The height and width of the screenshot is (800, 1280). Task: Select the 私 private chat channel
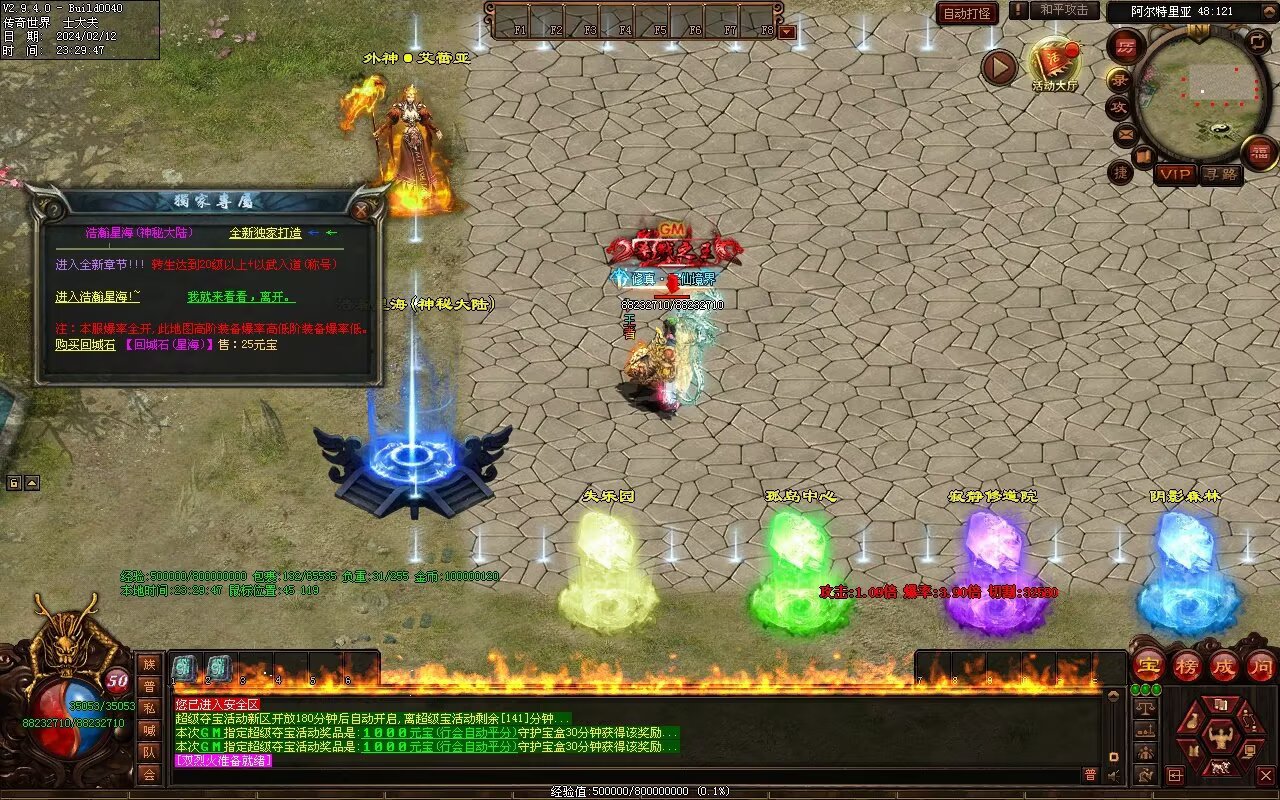coord(149,708)
